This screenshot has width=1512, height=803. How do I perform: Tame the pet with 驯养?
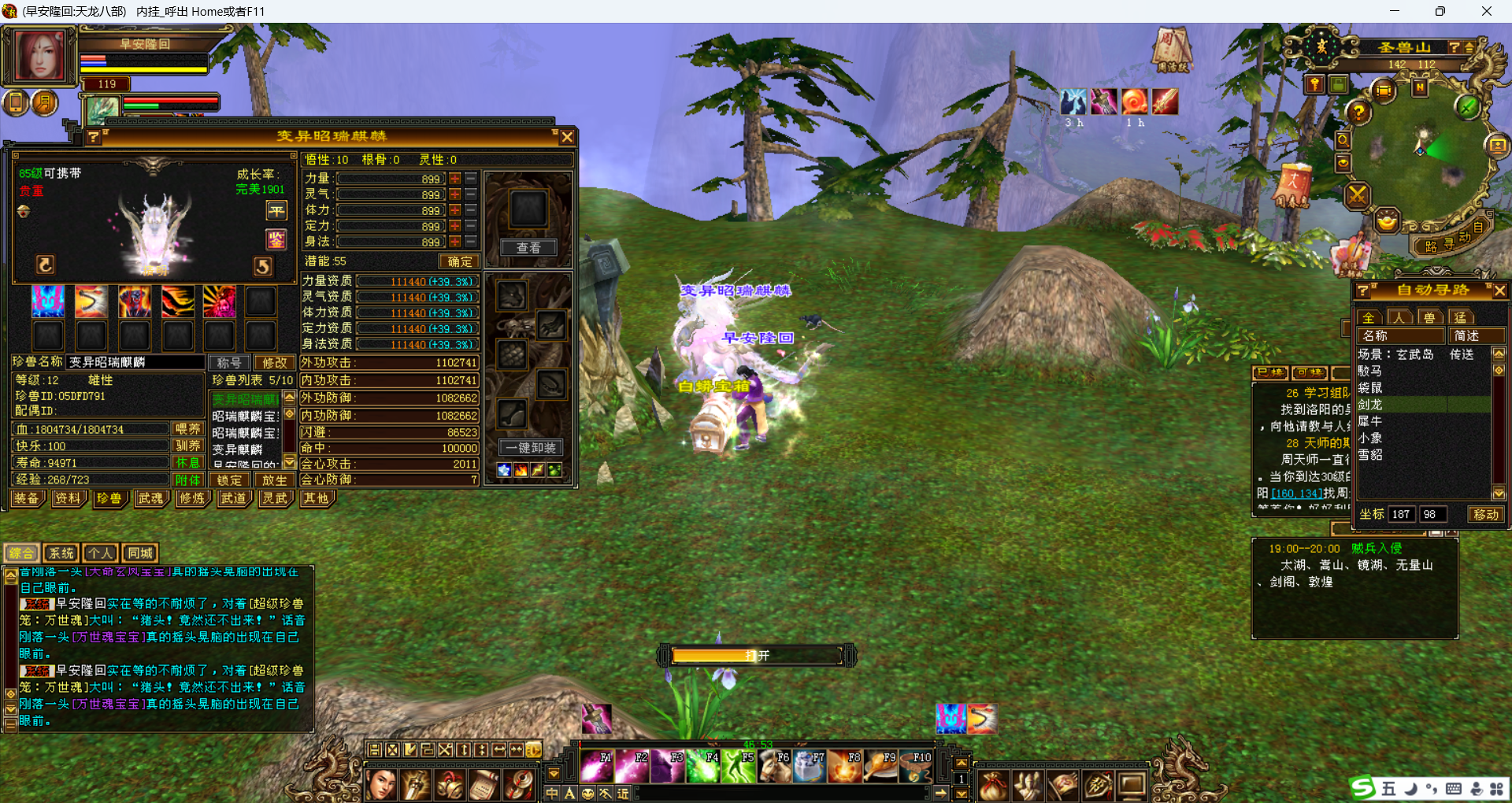[188, 446]
